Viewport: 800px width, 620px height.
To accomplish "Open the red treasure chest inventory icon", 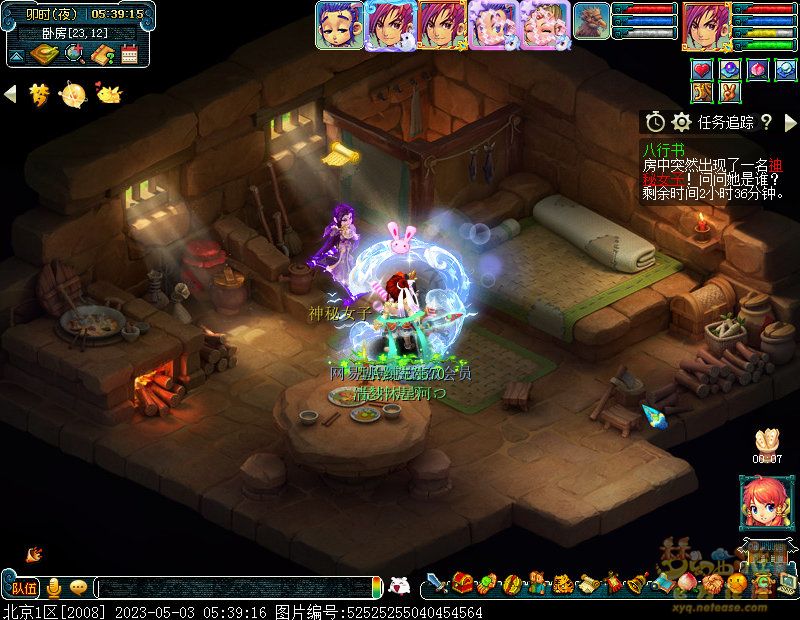I will (462, 583).
